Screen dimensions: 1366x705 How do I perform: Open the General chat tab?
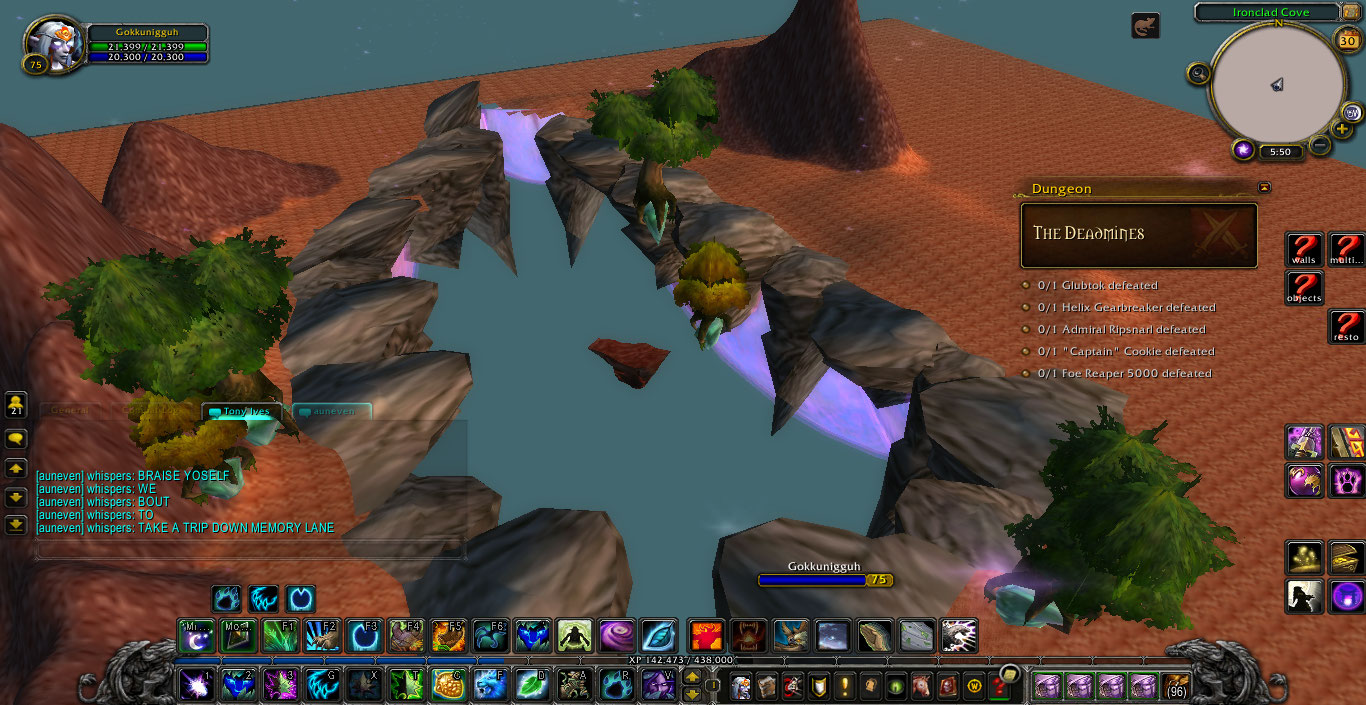tap(72, 411)
